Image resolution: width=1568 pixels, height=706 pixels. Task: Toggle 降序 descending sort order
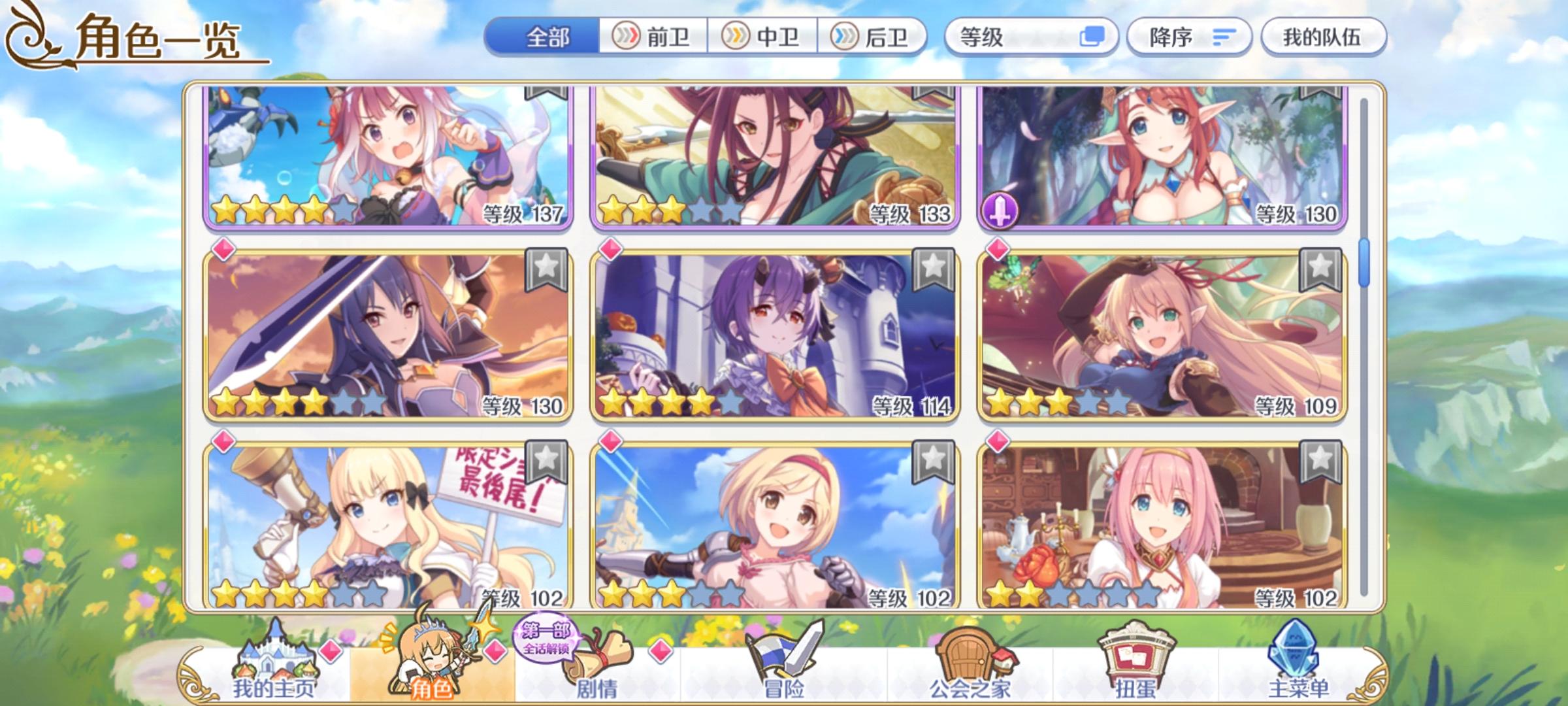point(1189,38)
